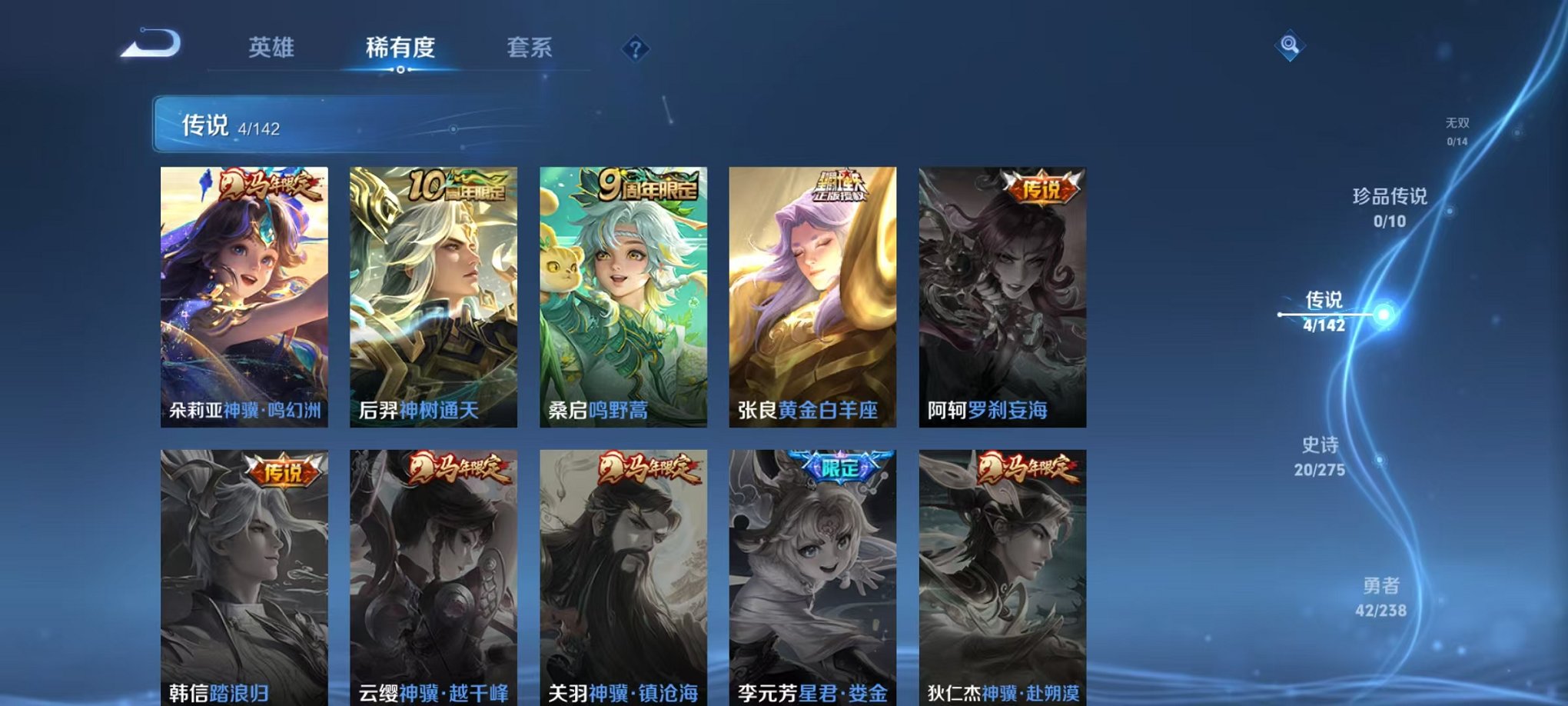This screenshot has width=1568, height=706.
Task: Select the 无双 rarity on the right sidebar
Action: (1459, 131)
